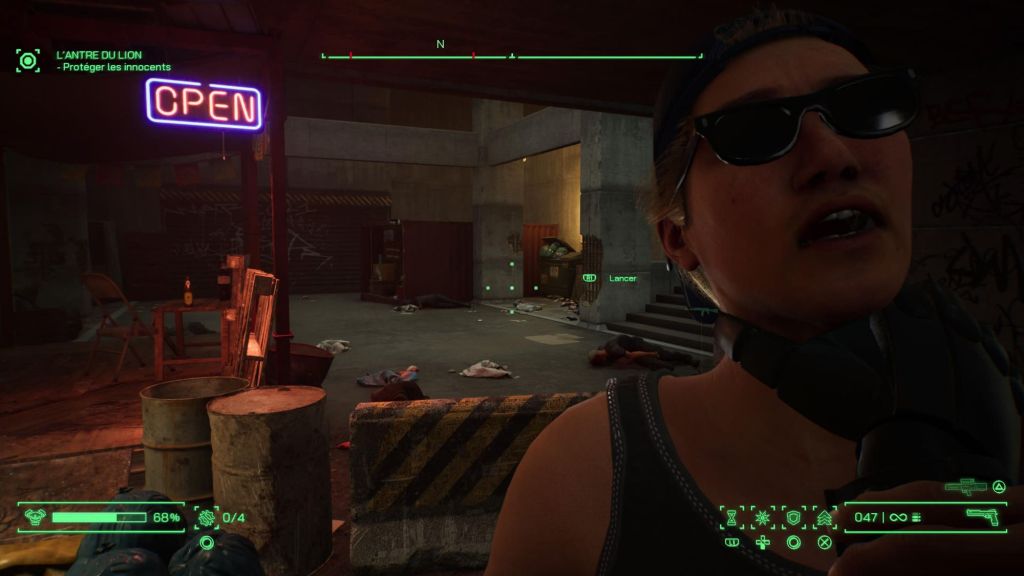
Task: Click the objective target icon
Action: click(x=28, y=60)
